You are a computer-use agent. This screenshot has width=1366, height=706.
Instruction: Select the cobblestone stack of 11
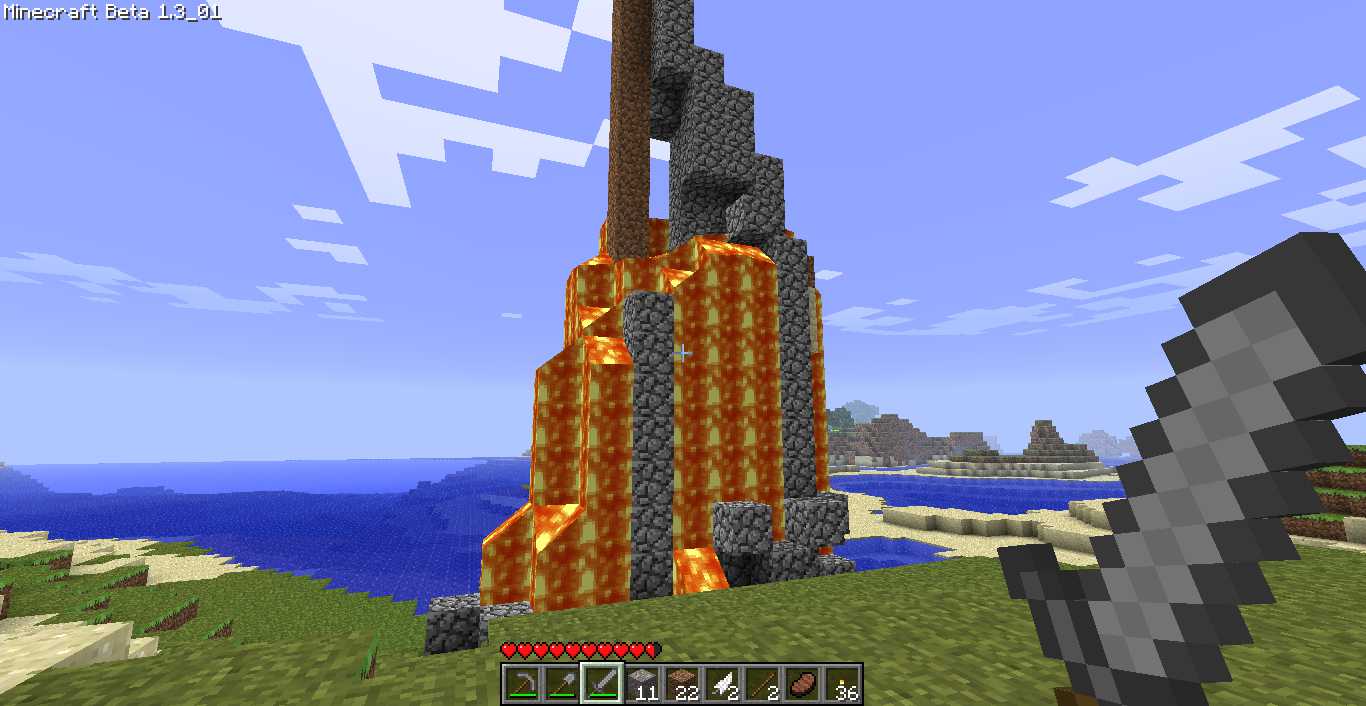642,684
